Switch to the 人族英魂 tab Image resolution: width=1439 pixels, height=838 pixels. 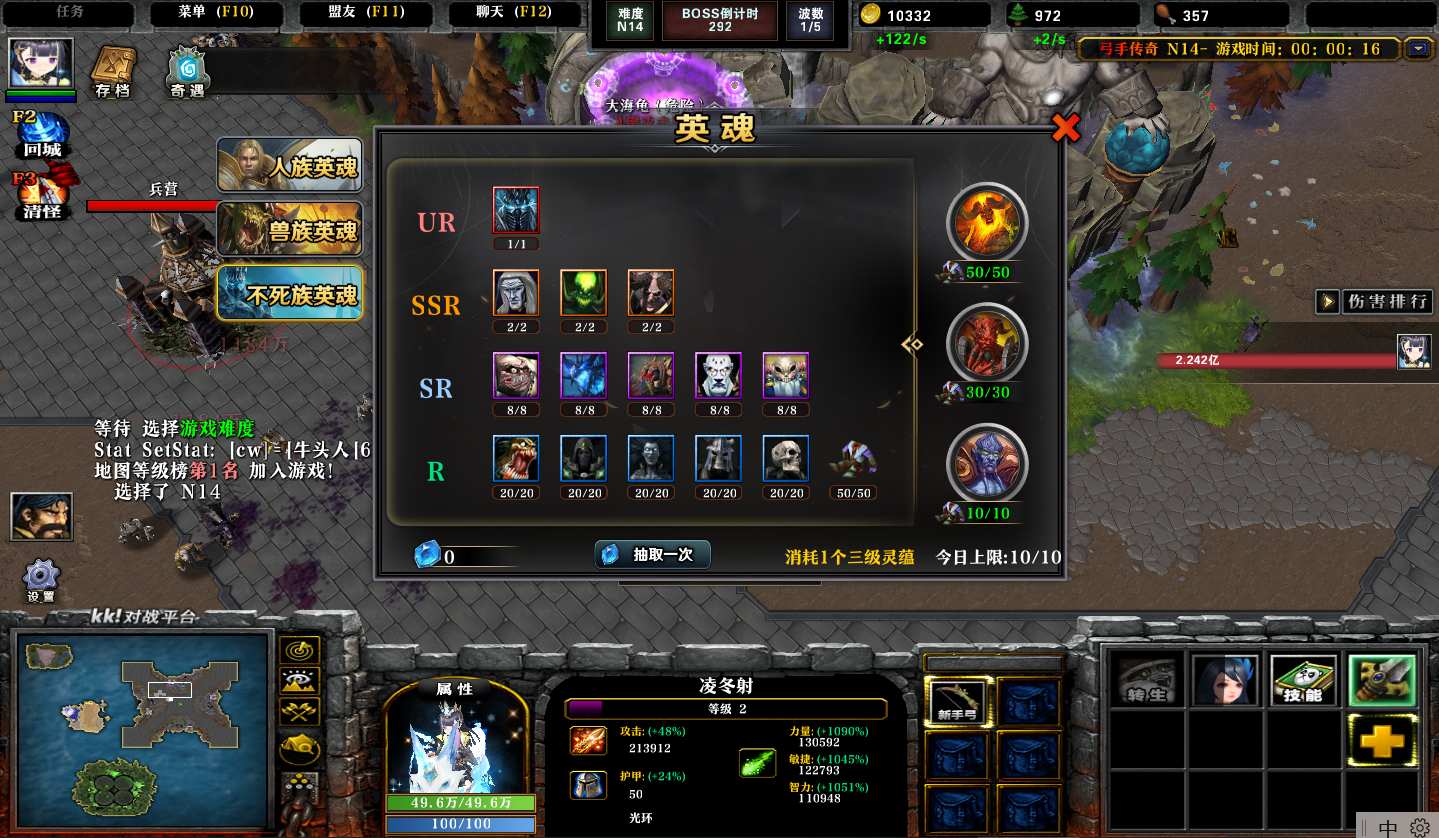(x=290, y=165)
